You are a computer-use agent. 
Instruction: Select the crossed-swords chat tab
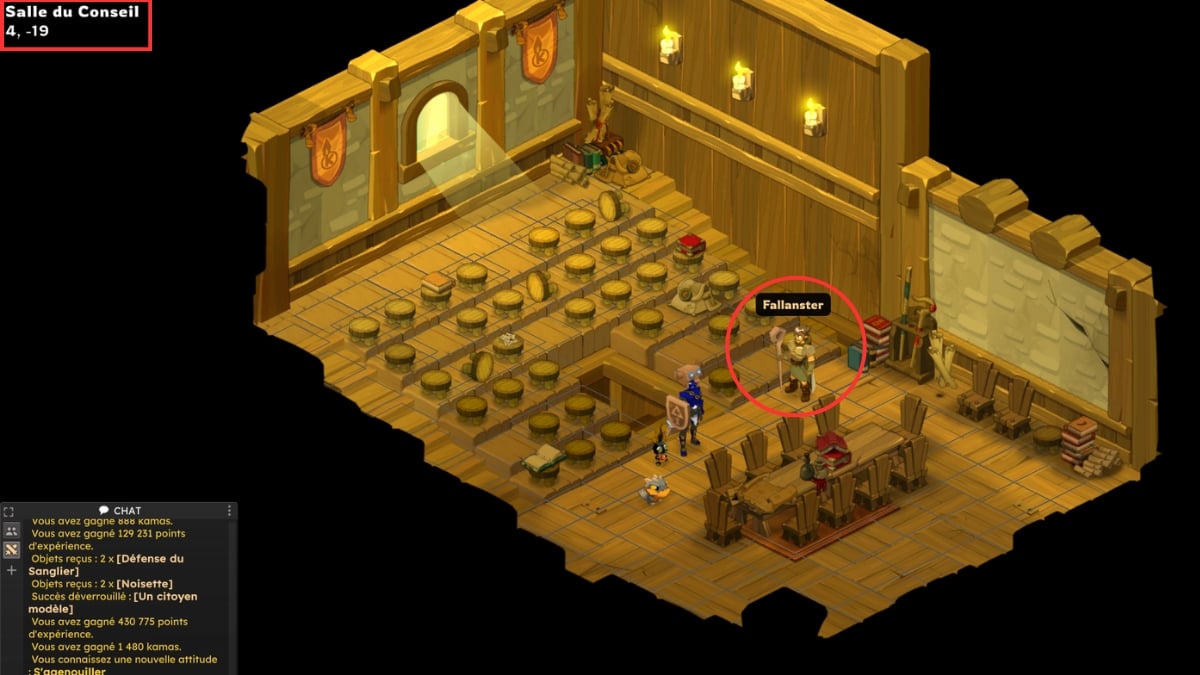tap(12, 549)
